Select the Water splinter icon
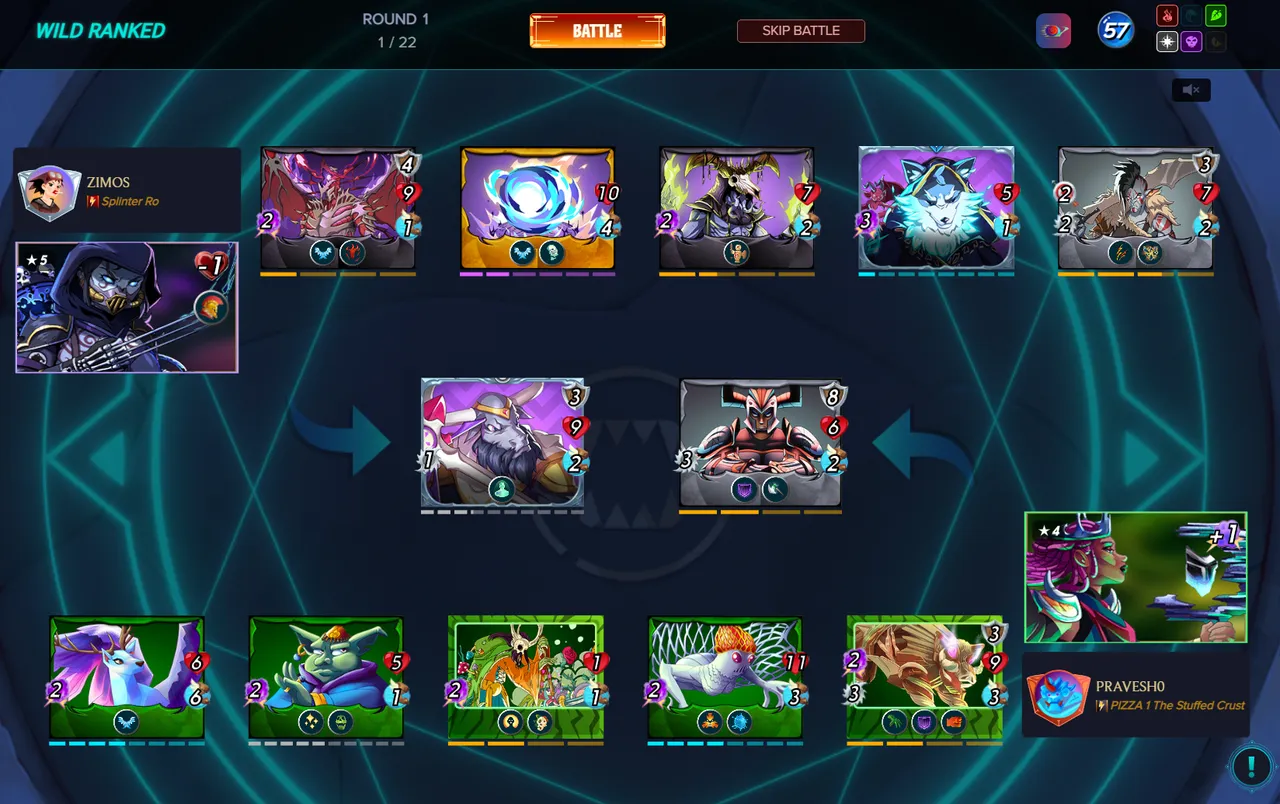The image size is (1280, 804). coord(1191,15)
